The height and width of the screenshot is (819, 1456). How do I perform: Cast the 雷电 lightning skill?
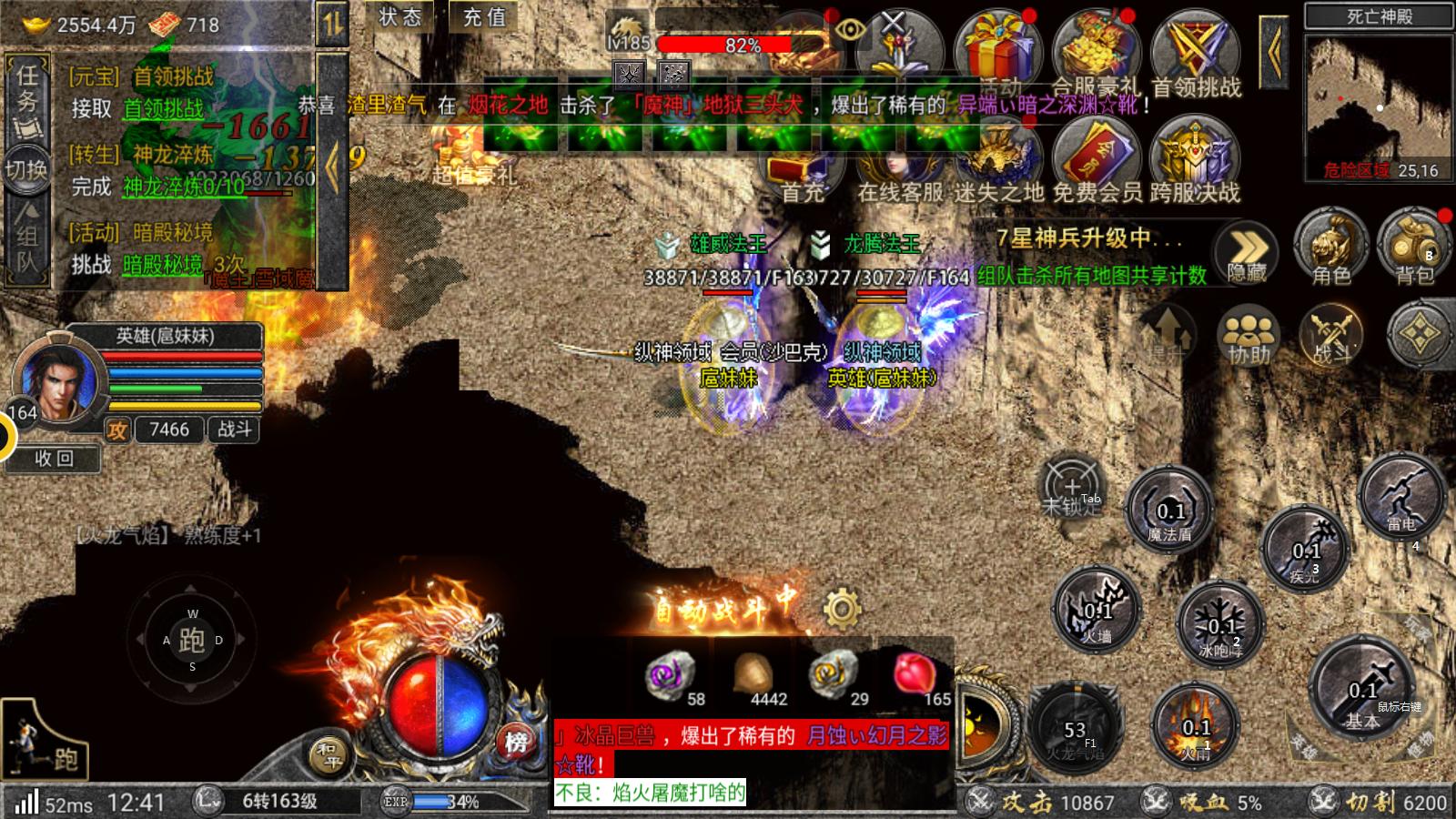click(x=1401, y=497)
